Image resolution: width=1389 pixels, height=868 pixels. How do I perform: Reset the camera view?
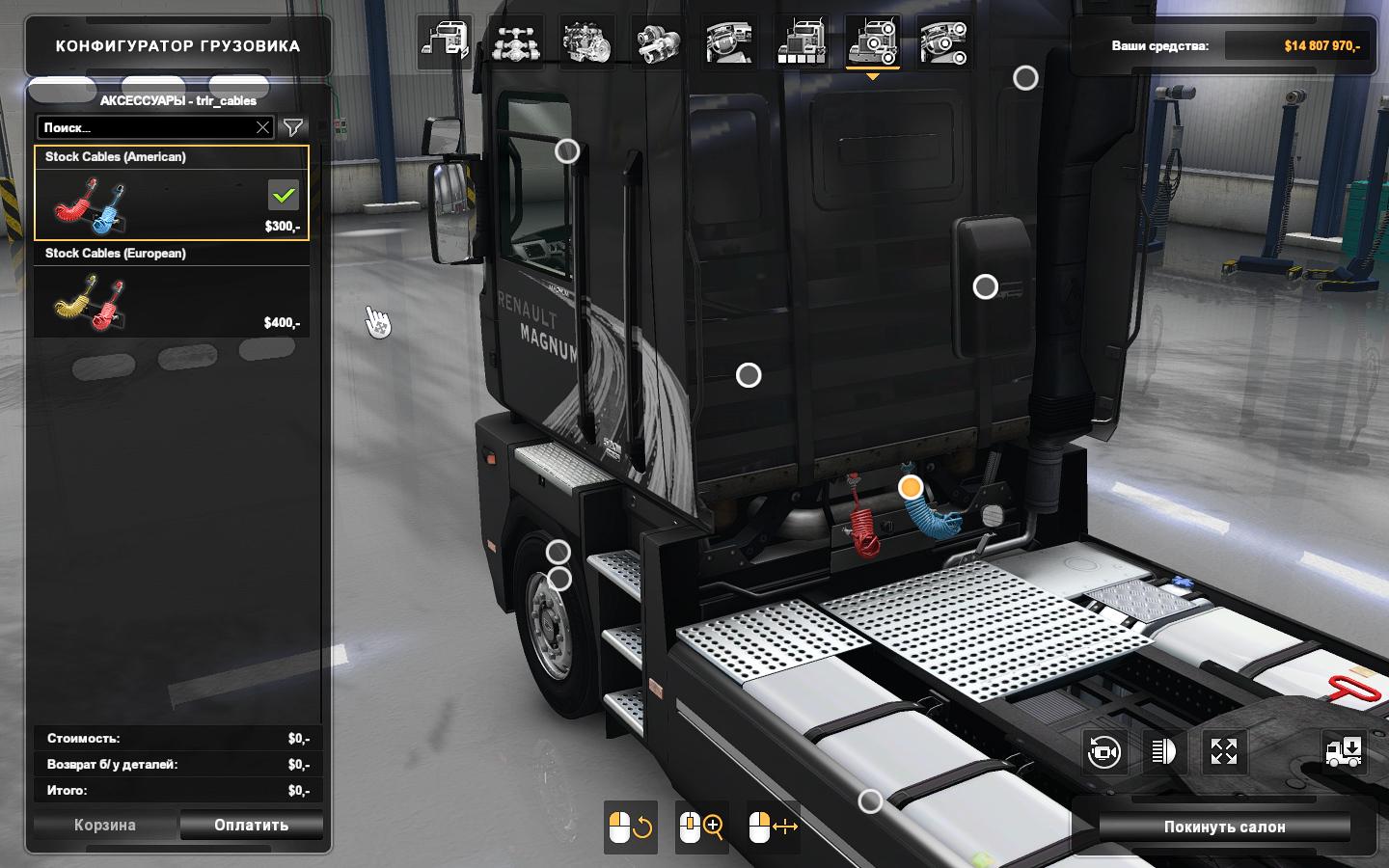pos(1103,751)
